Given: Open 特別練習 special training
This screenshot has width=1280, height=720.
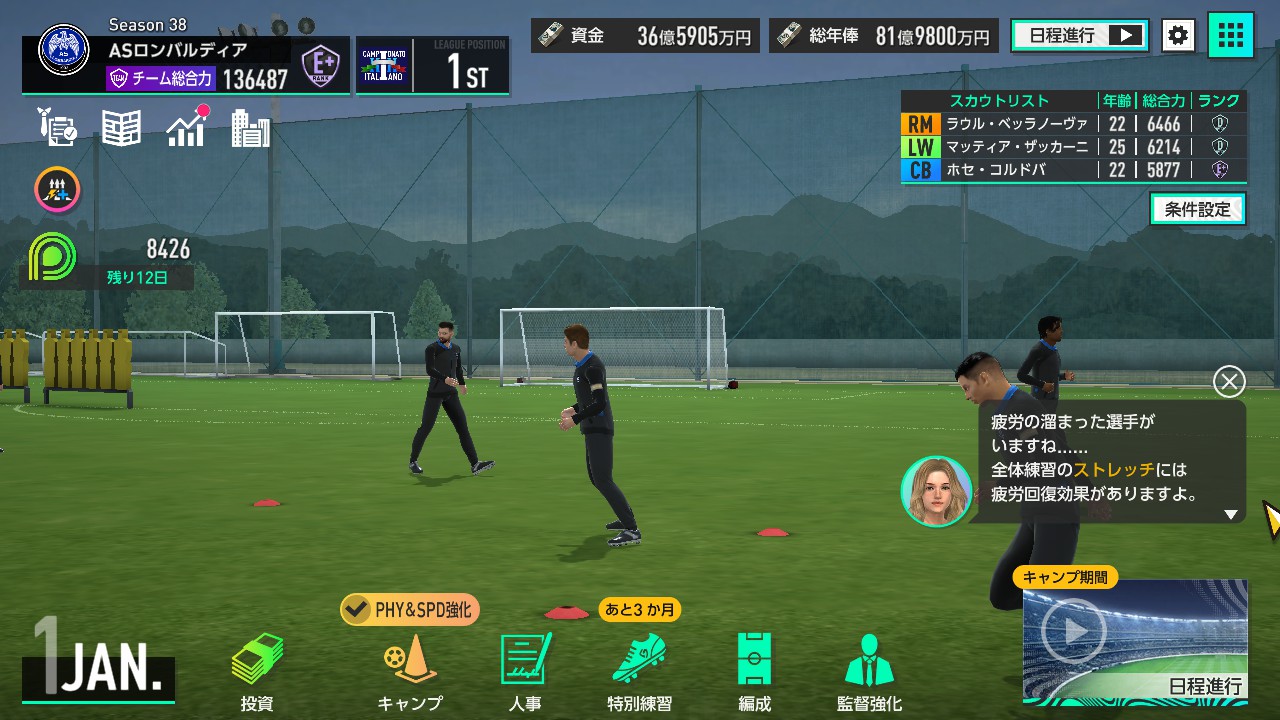Looking at the screenshot, I should pos(639,671).
